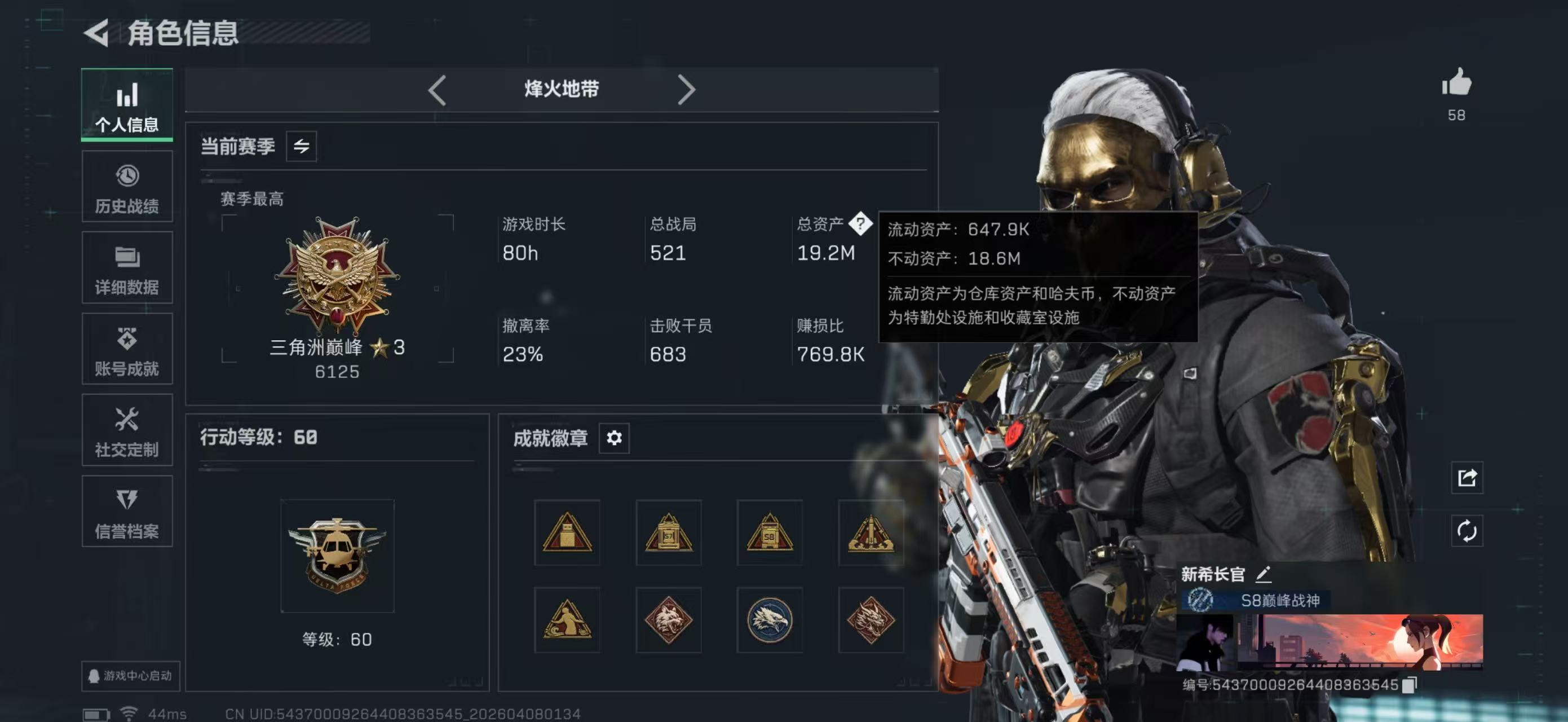Open 账号成就 via its medal icon

[127, 349]
